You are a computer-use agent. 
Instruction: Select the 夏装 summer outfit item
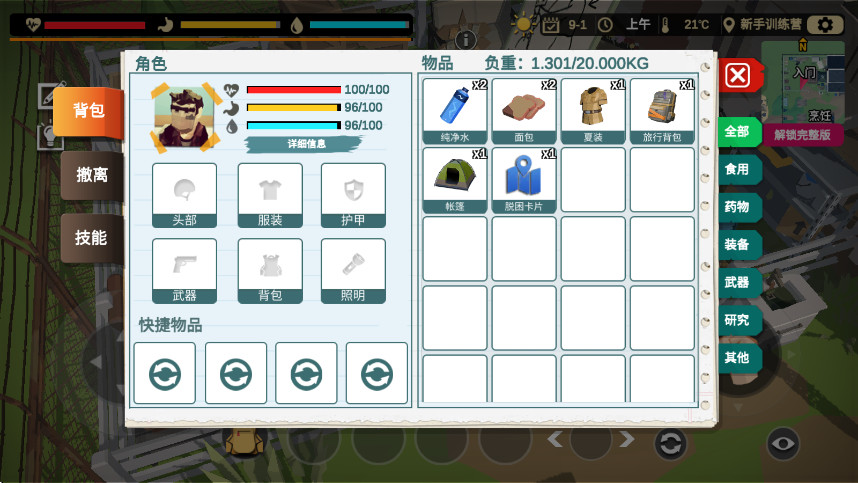pyautogui.click(x=593, y=110)
